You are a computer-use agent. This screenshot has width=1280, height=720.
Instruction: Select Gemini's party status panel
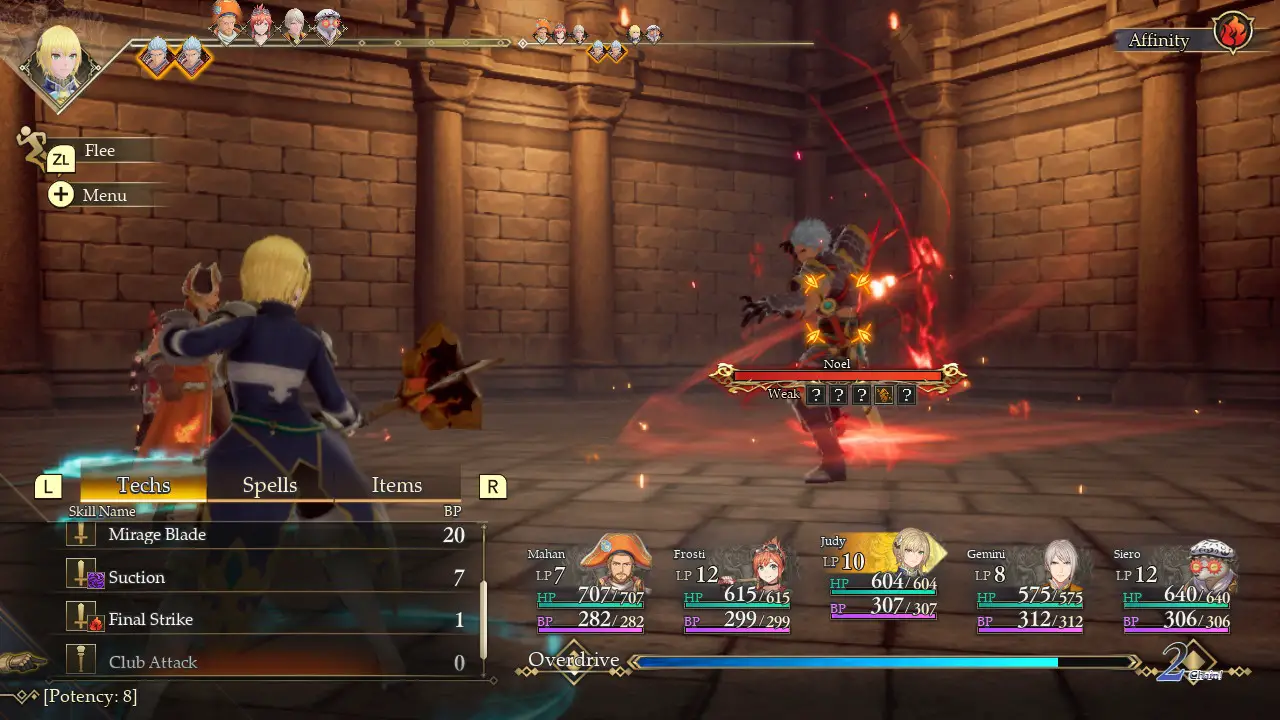coord(1029,590)
